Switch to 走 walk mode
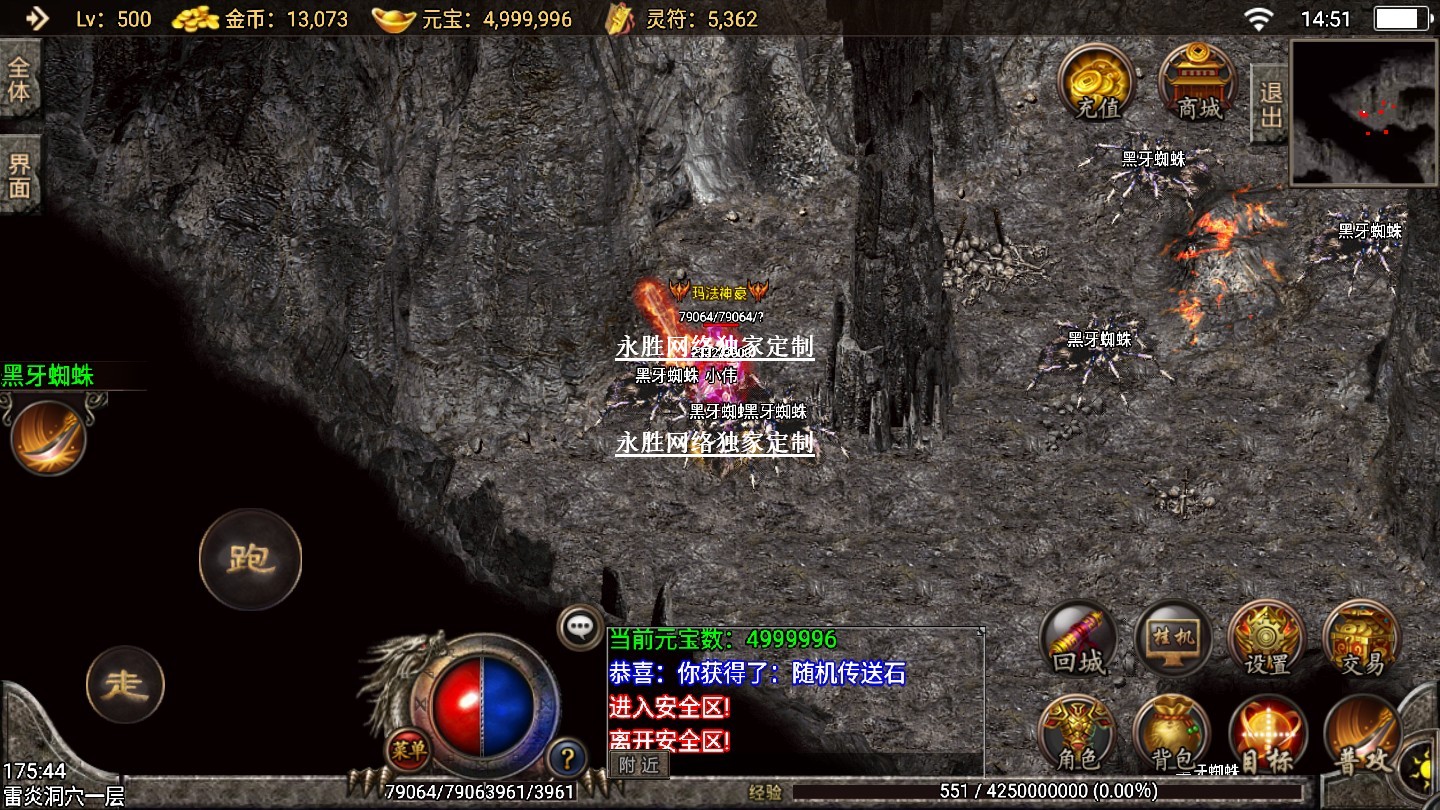This screenshot has height=810, width=1440. pos(125,685)
